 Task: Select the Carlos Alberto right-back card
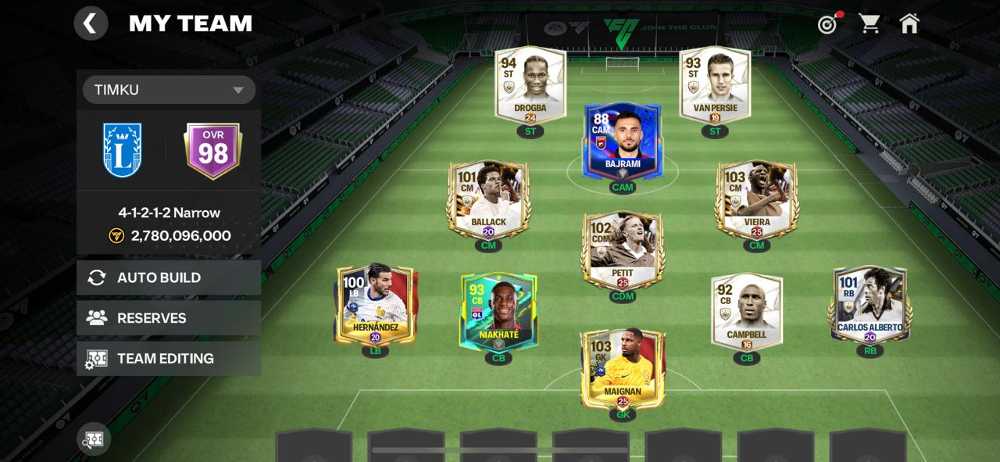tap(869, 305)
